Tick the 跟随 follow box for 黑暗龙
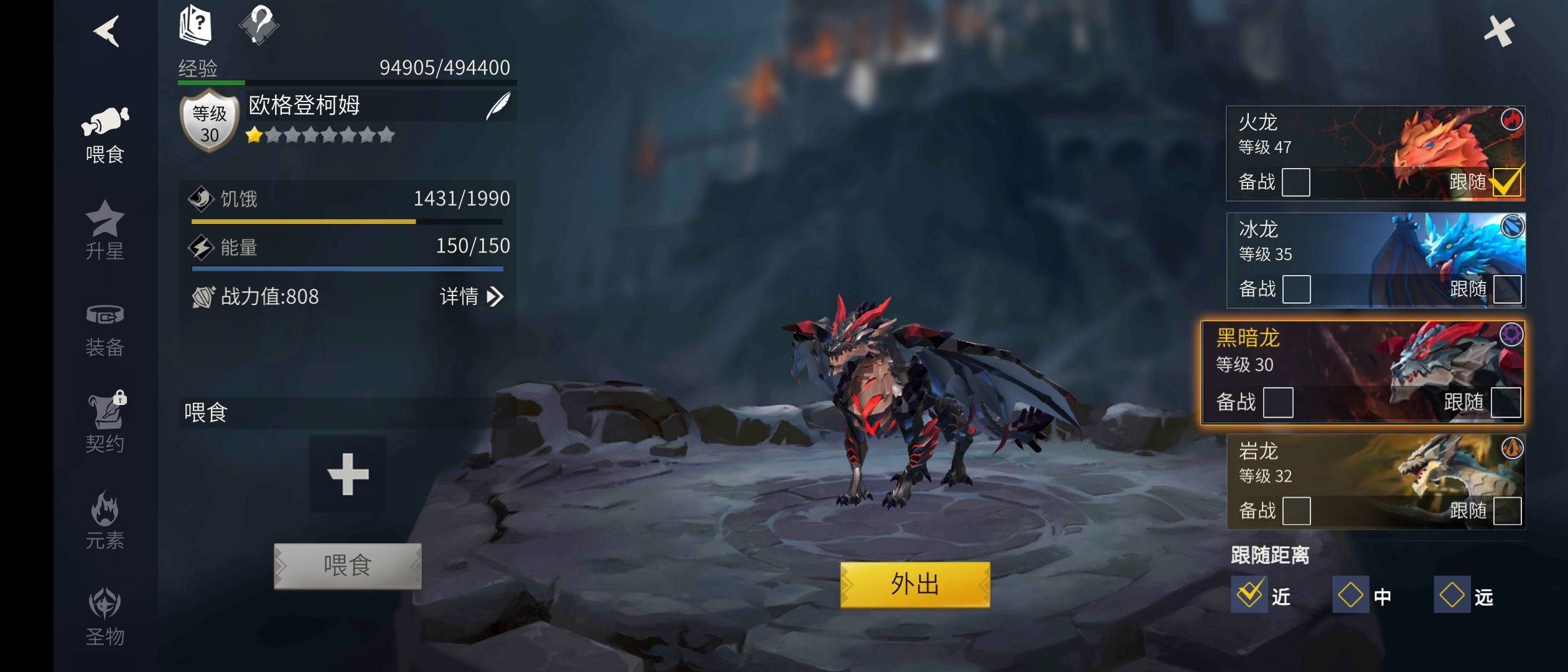The image size is (1568, 672). (x=1506, y=403)
